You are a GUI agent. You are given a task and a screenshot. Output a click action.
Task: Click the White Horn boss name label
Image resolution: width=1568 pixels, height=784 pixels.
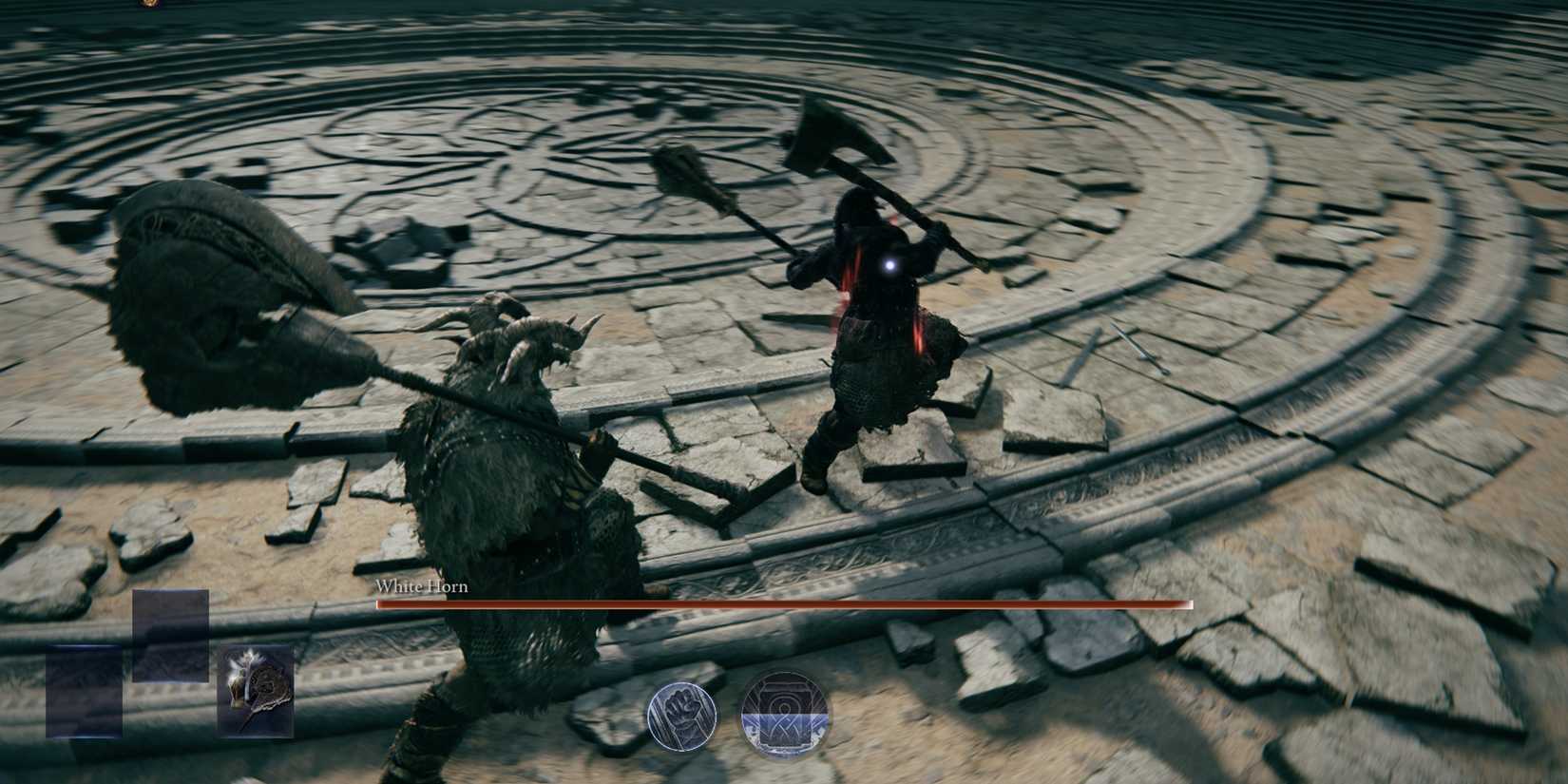coord(421,587)
